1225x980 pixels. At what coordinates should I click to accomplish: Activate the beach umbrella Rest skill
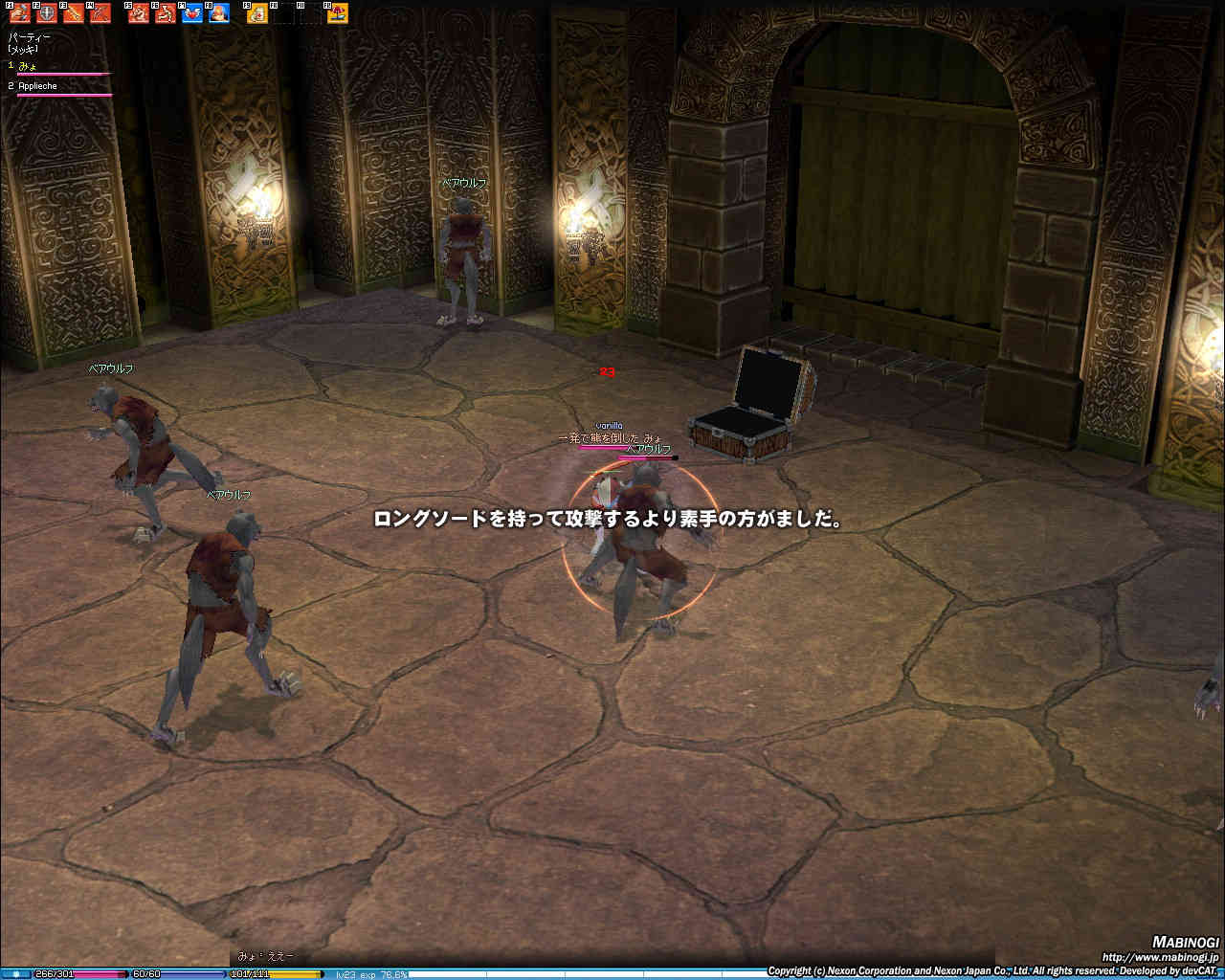[x=338, y=13]
